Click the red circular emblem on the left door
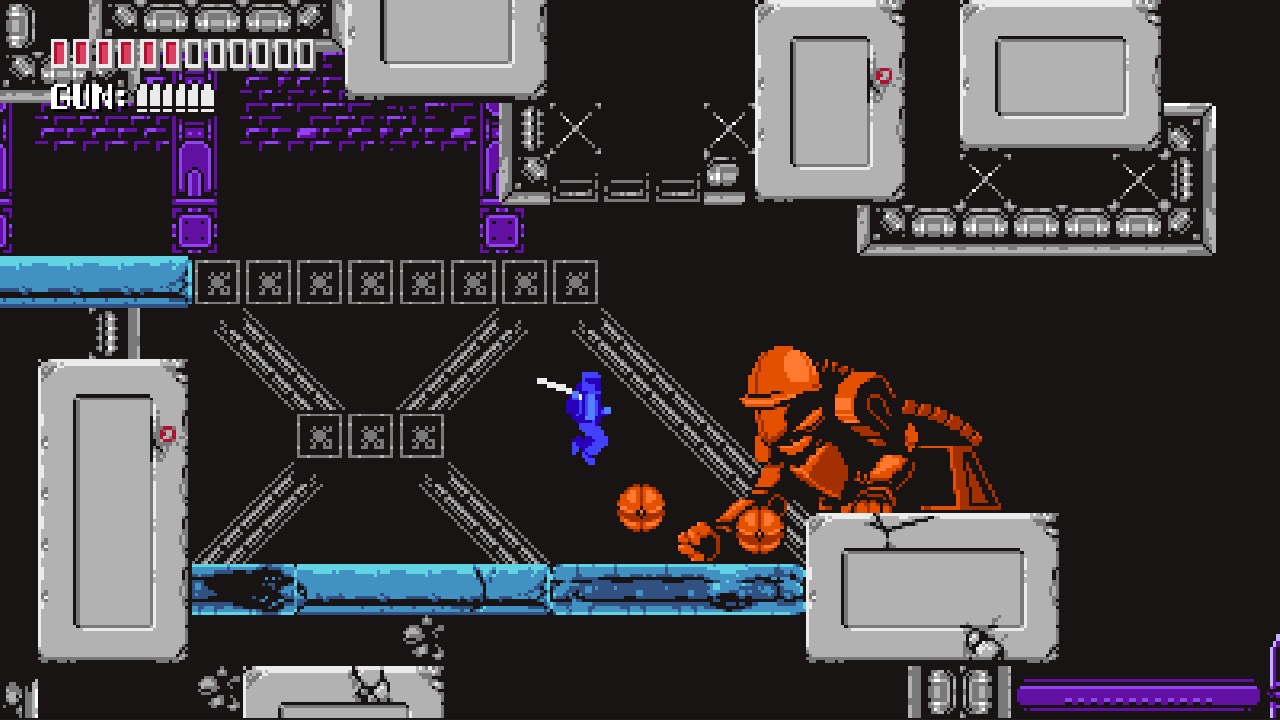The height and width of the screenshot is (720, 1280). pos(166,433)
